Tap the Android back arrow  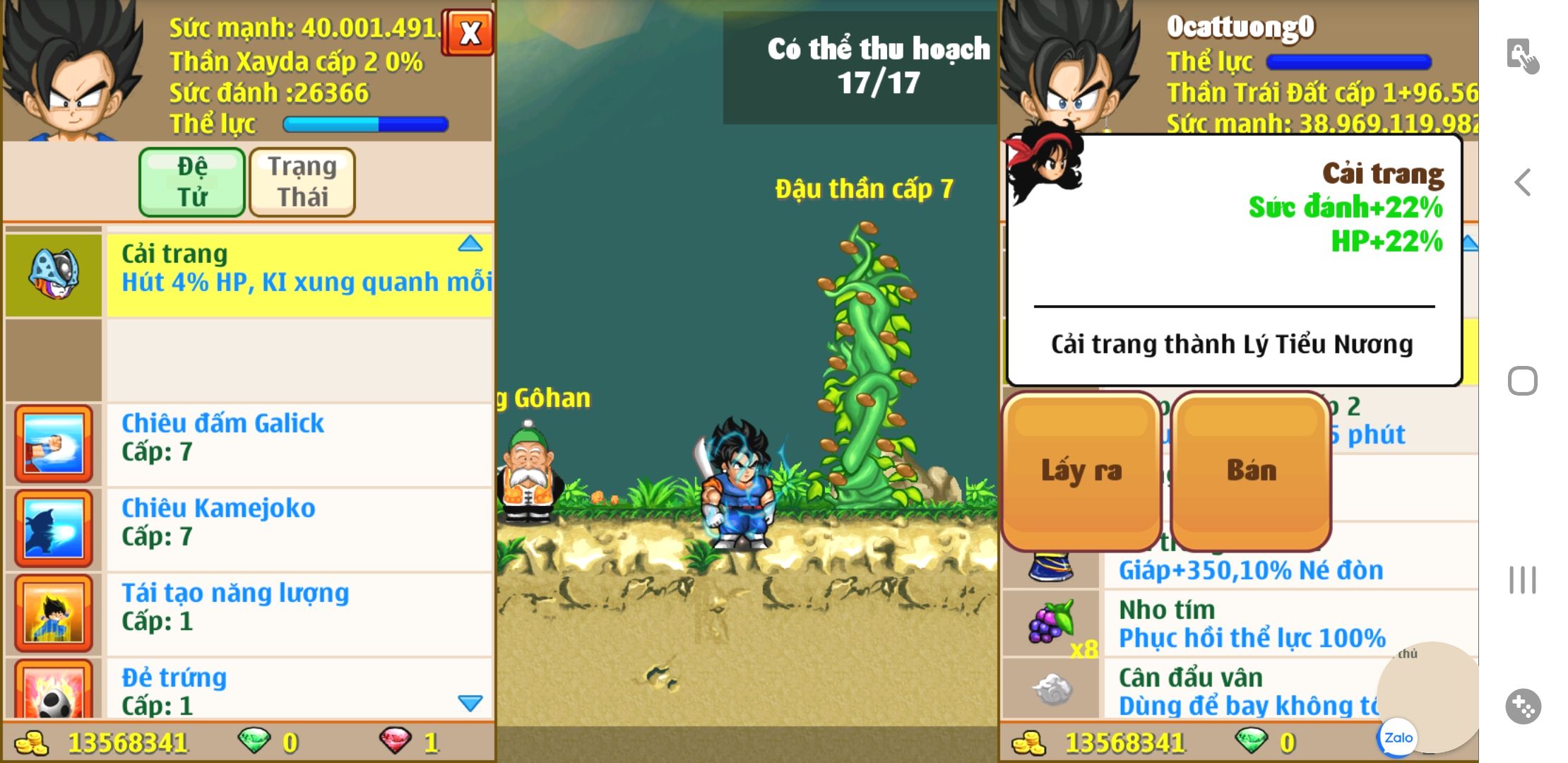(1523, 183)
